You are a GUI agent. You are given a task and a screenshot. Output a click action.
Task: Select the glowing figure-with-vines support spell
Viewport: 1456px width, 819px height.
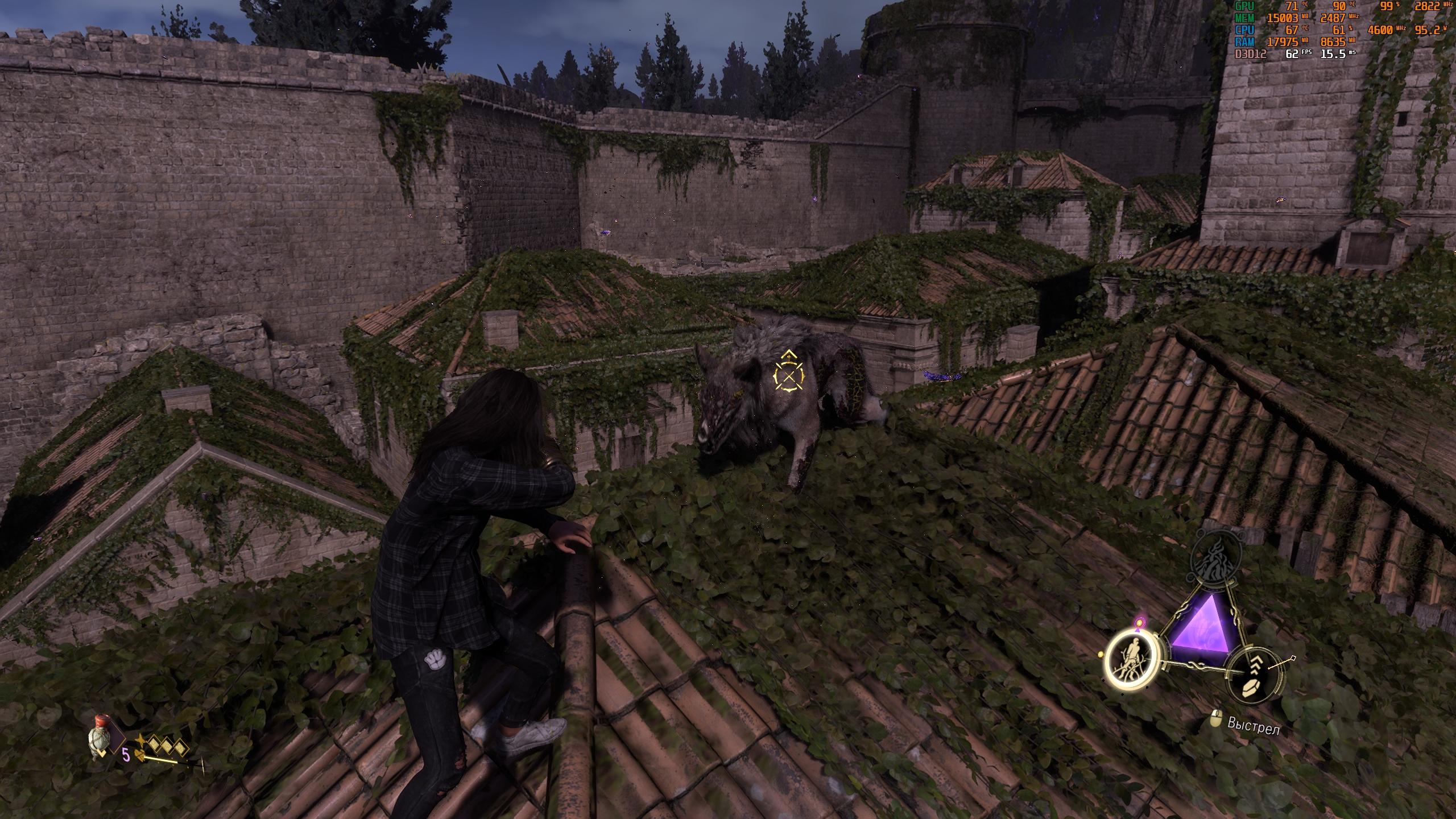tap(1131, 658)
